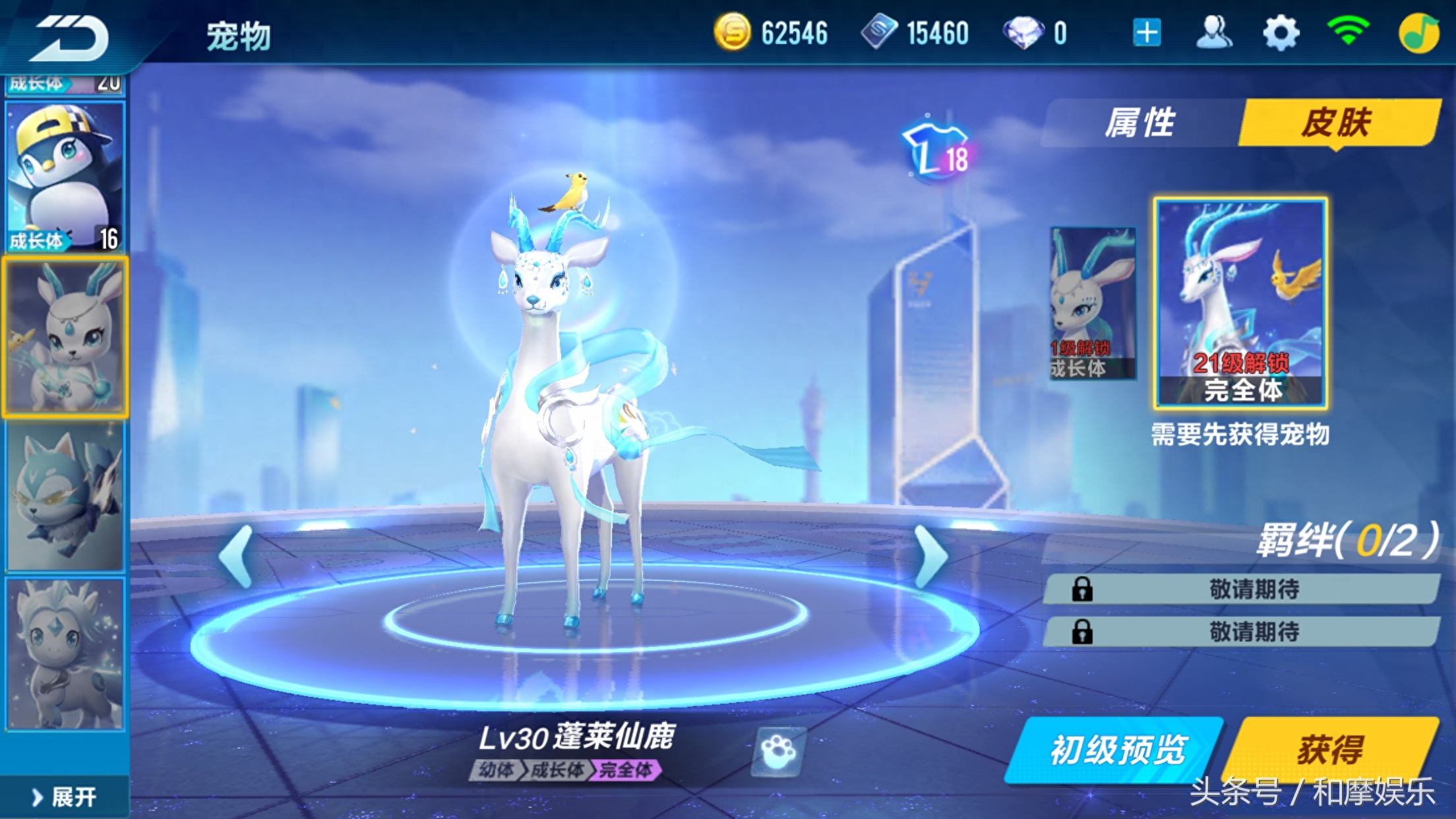The width and height of the screenshot is (1456, 819).
Task: Select the wolf pet in the list
Action: point(65,496)
